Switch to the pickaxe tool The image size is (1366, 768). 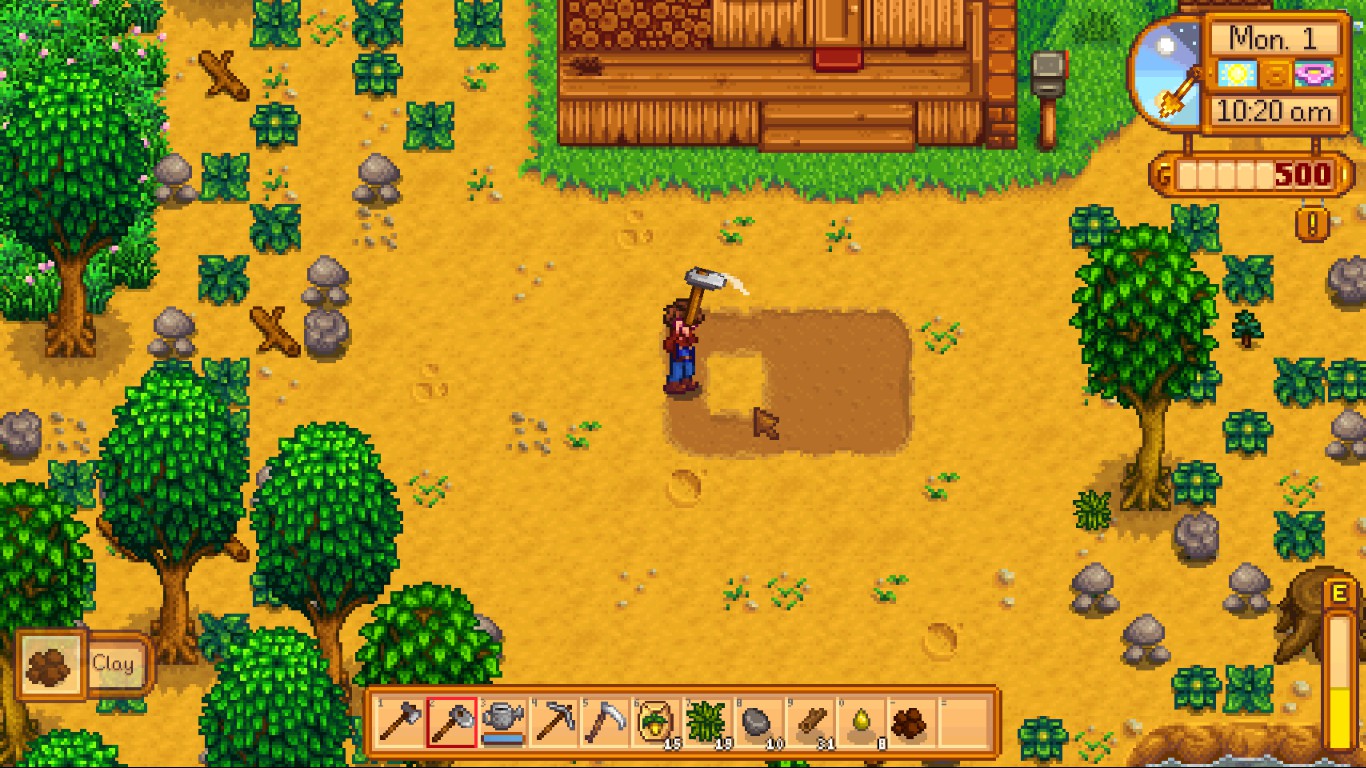(x=554, y=722)
